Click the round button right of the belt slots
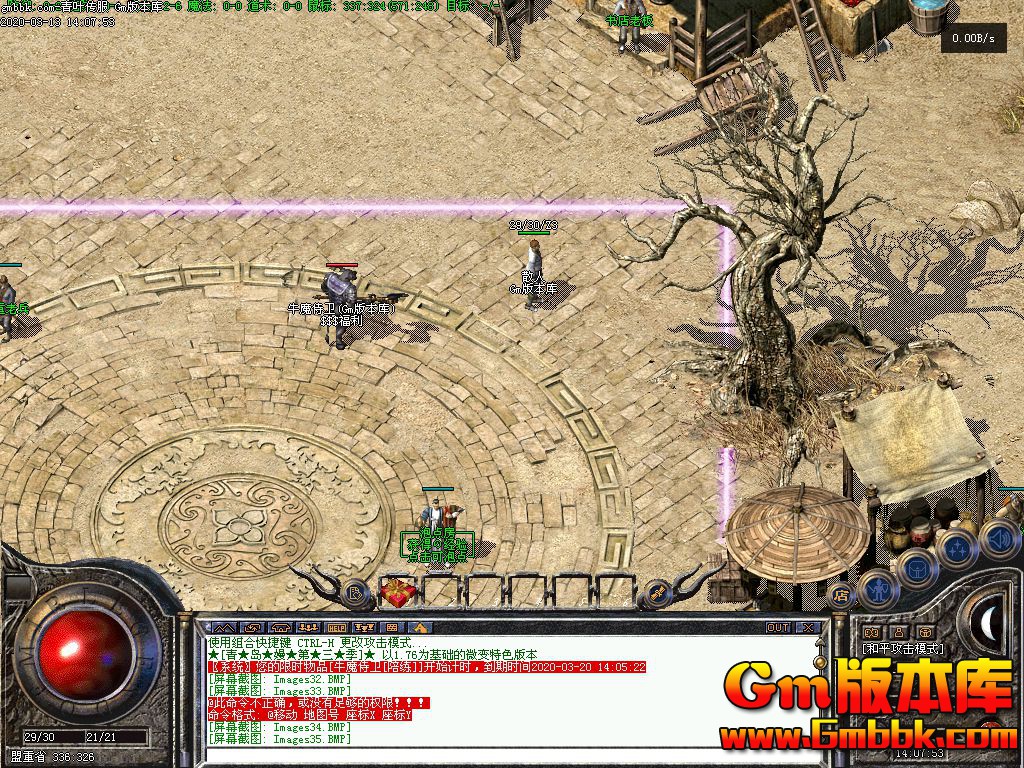This screenshot has width=1024, height=768. (656, 594)
